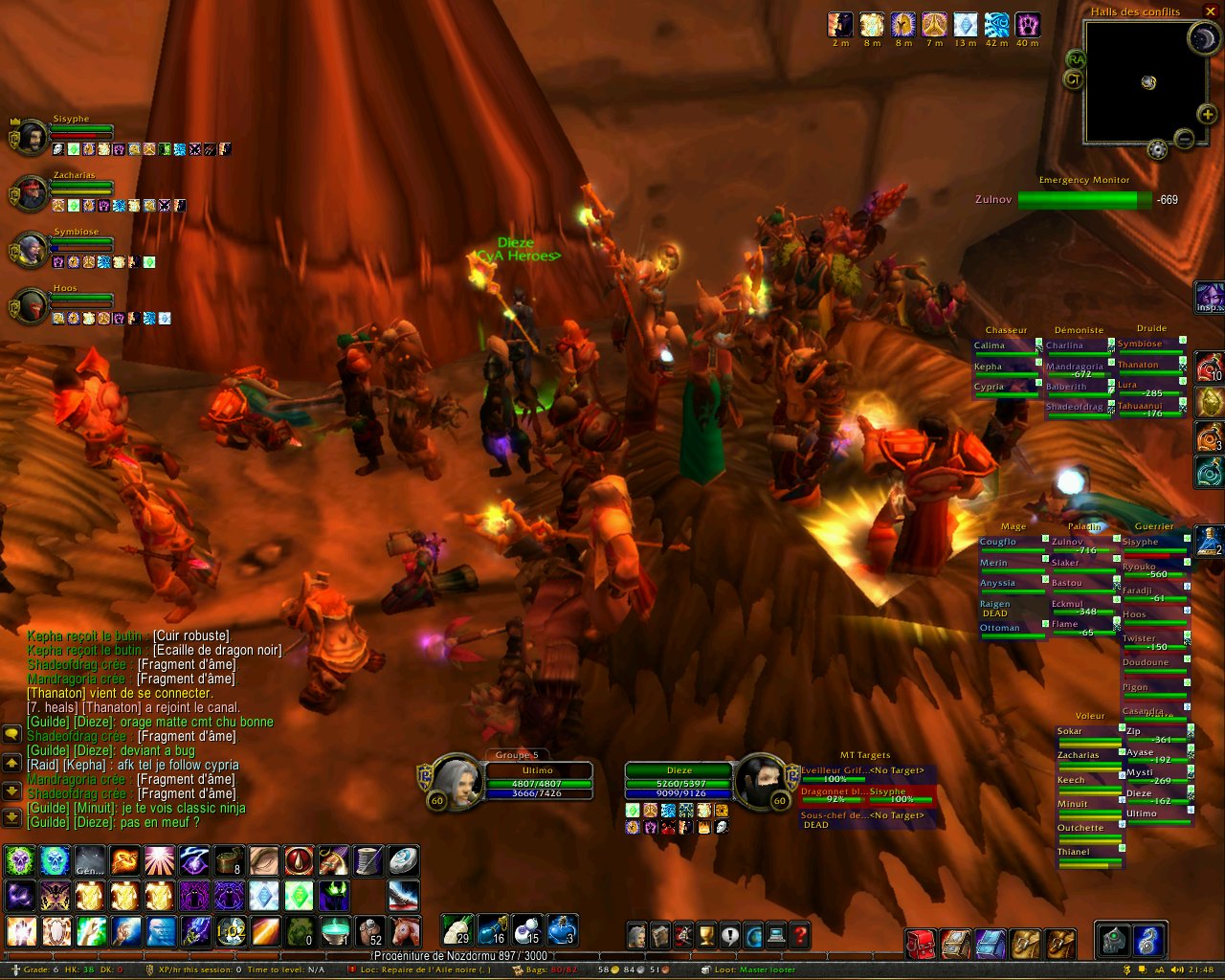Image resolution: width=1225 pixels, height=980 pixels.
Task: Open the help menu question mark
Action: pyautogui.click(x=800, y=934)
